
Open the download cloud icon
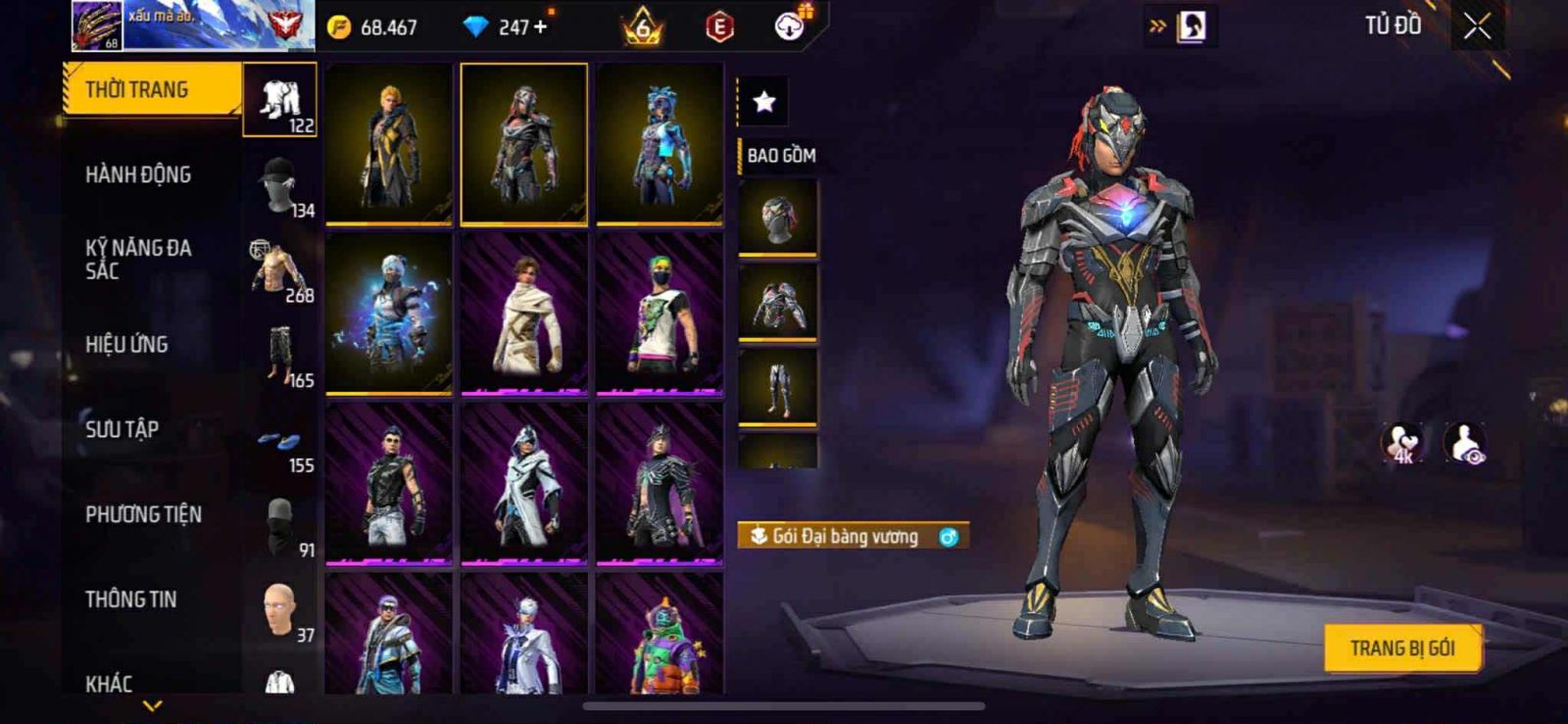(x=790, y=26)
